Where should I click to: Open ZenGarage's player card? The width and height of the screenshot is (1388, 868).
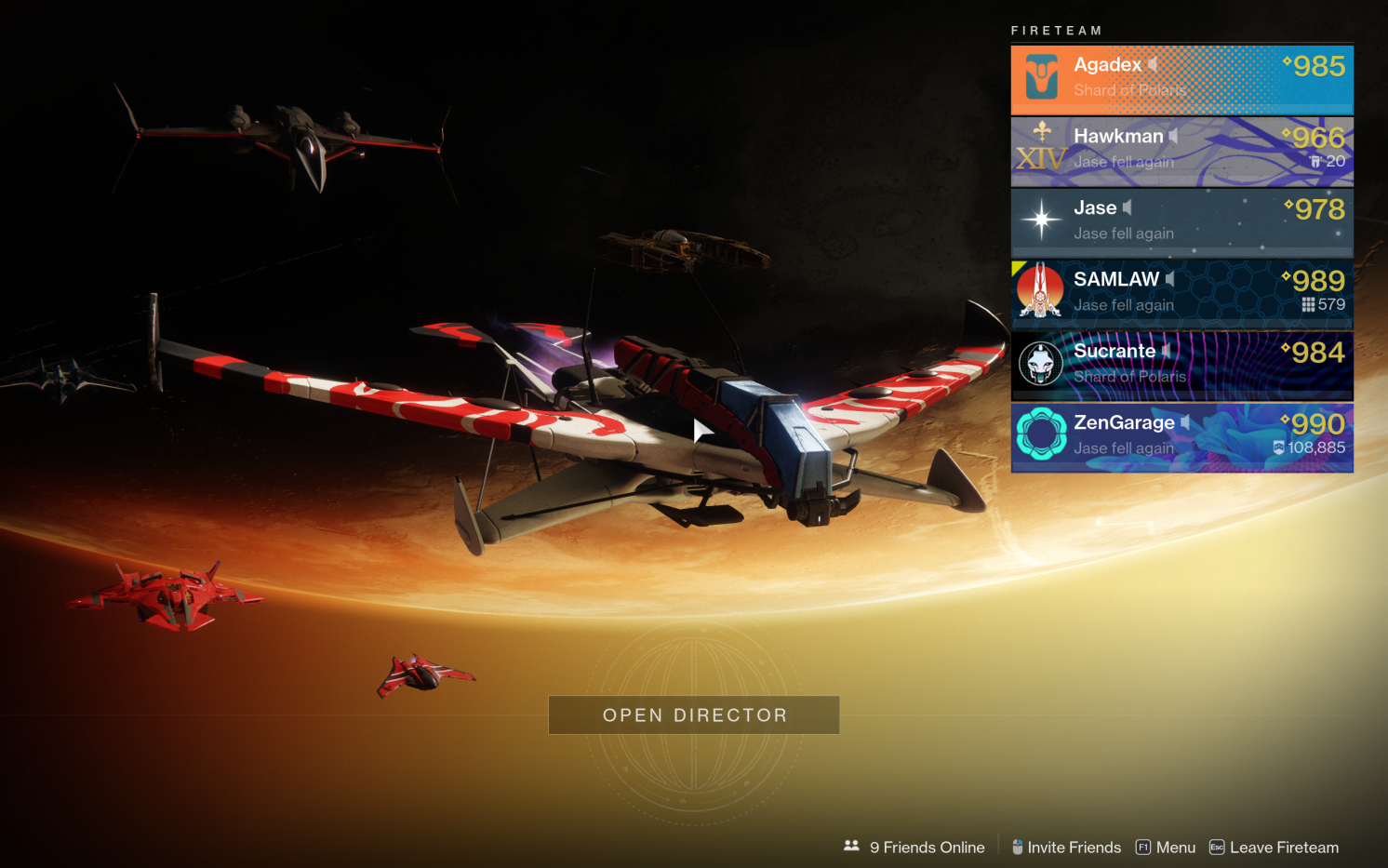pyautogui.click(x=1181, y=437)
